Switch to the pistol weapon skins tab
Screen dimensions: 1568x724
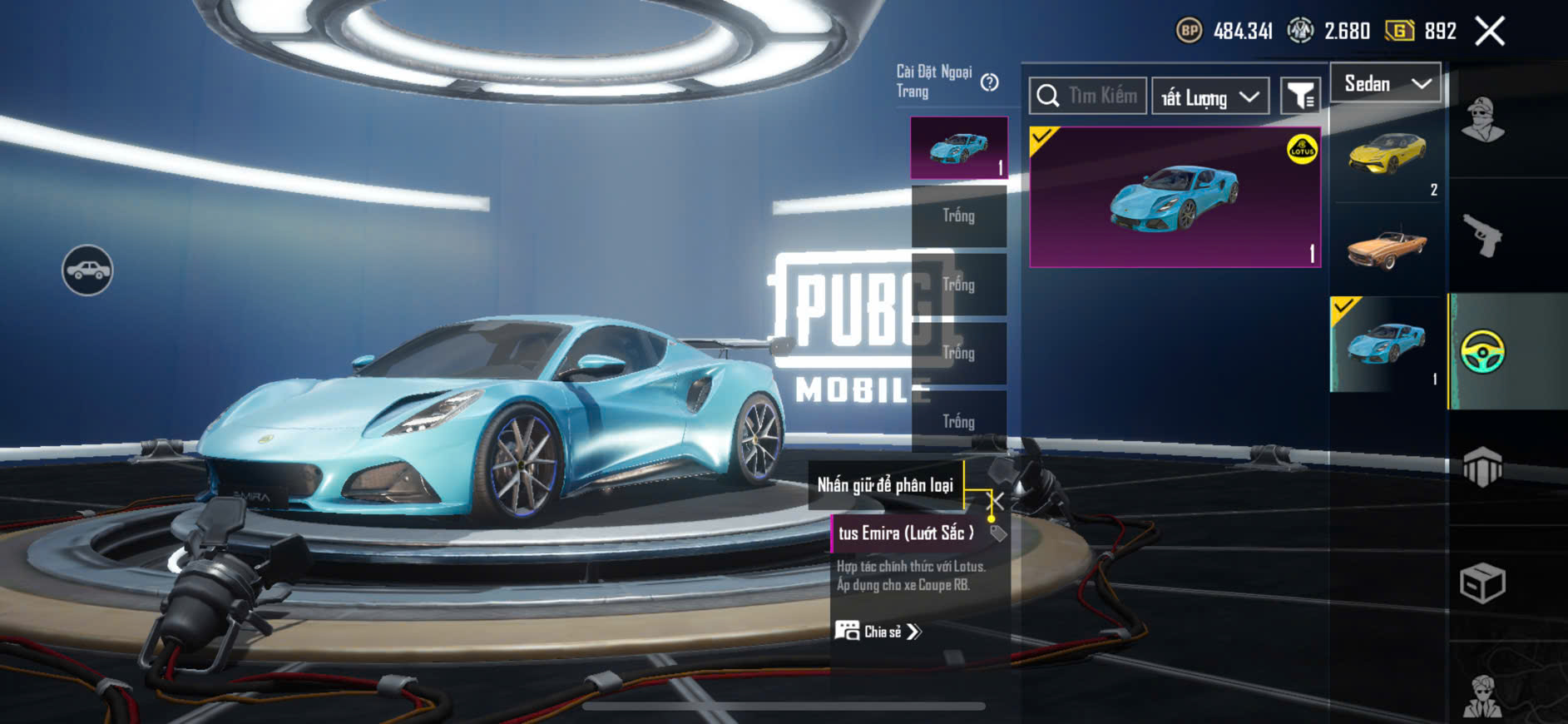pyautogui.click(x=1483, y=236)
